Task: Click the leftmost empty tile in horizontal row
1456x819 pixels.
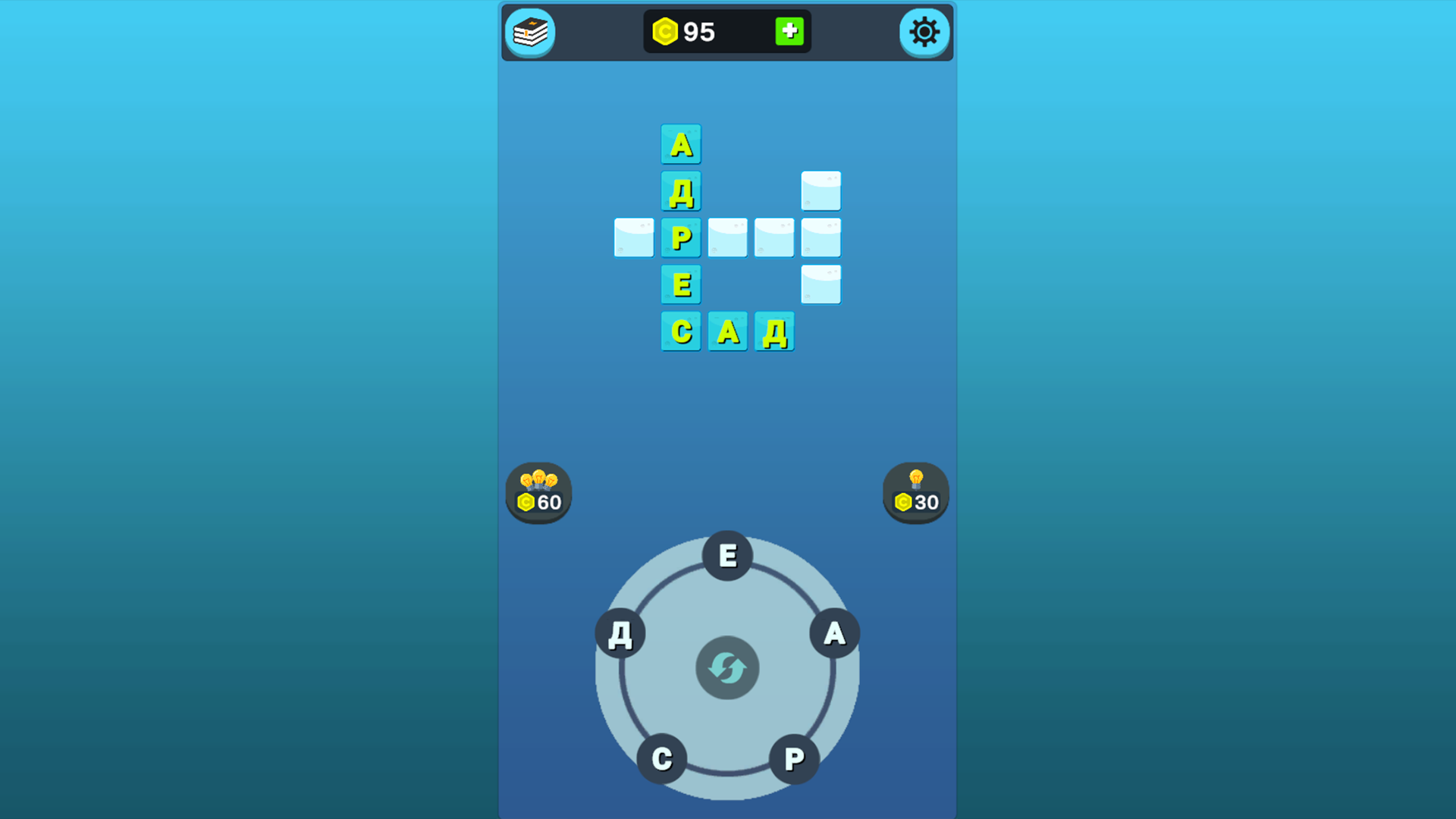Action: [x=633, y=237]
